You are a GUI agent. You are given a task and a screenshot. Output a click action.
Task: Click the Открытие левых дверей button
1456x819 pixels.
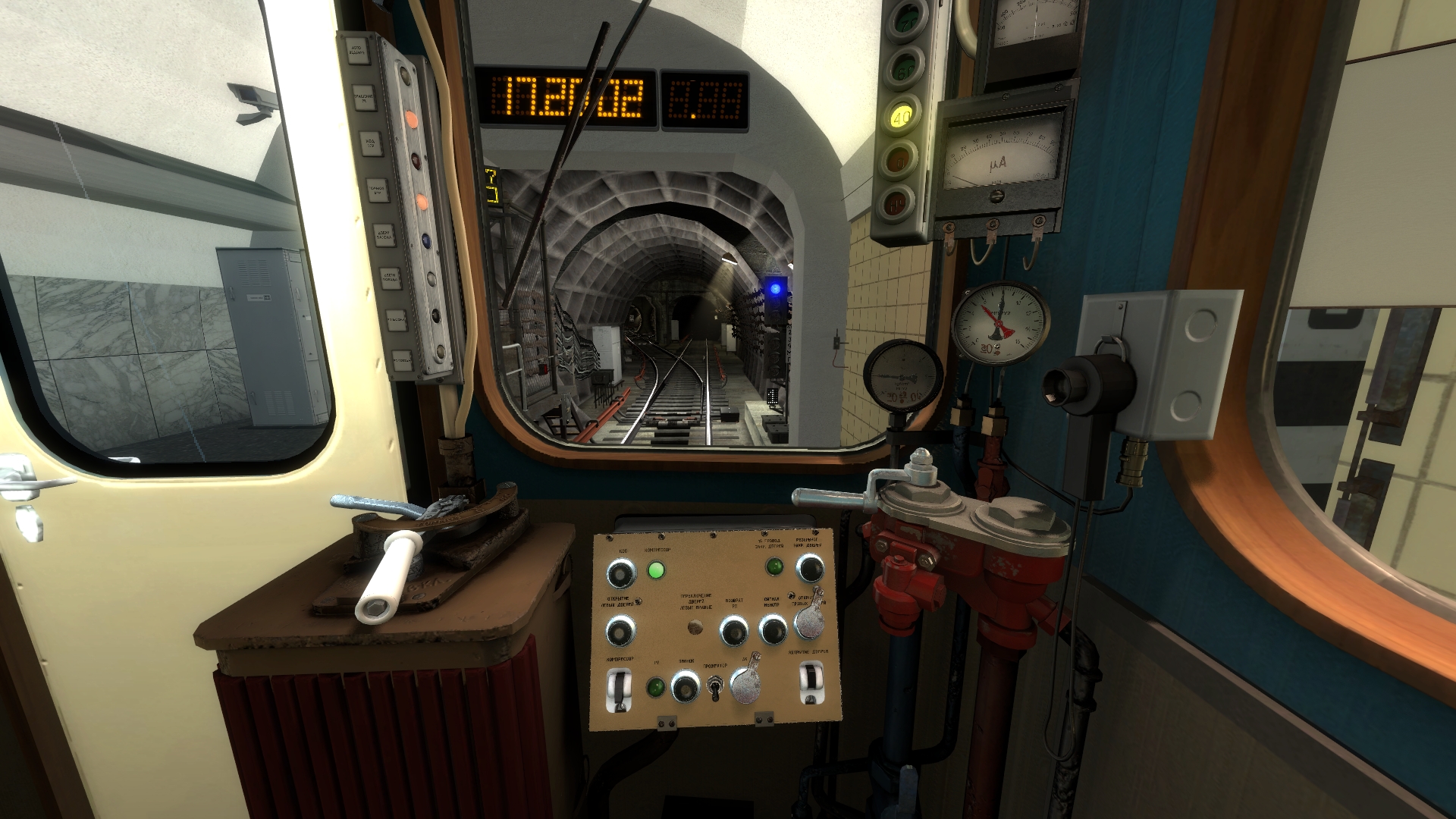[620, 630]
